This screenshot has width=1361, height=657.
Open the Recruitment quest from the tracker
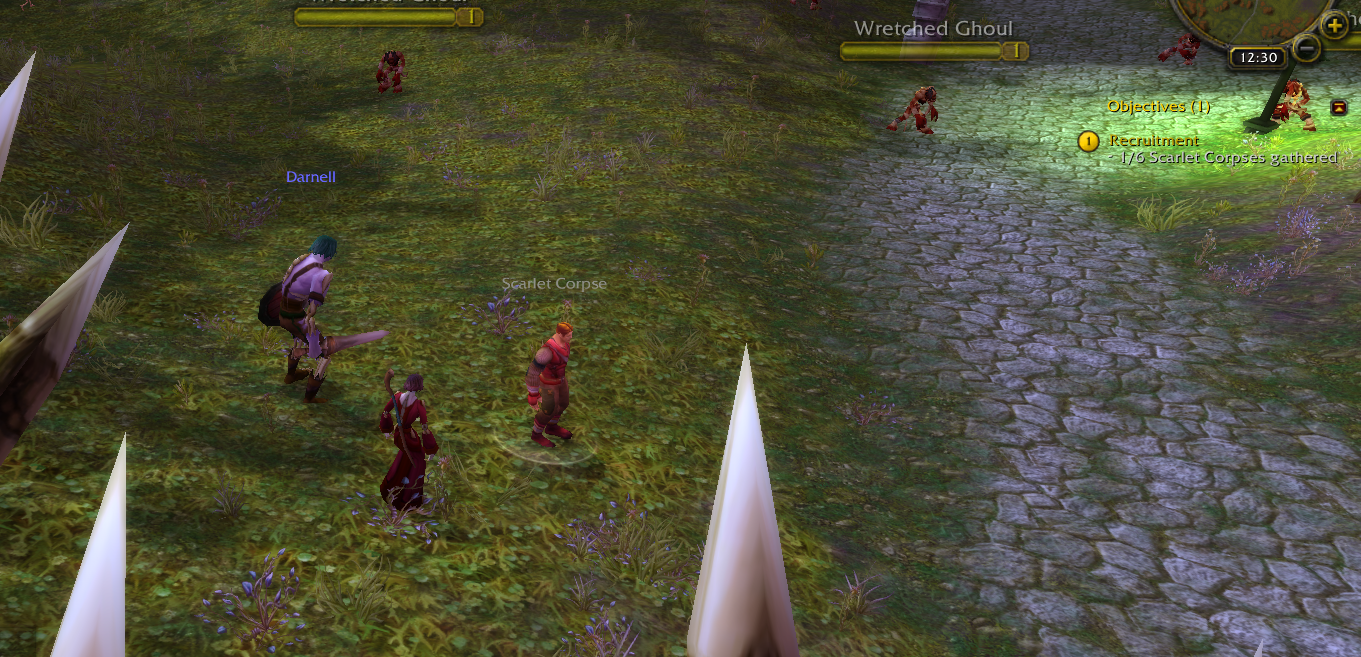click(1153, 141)
